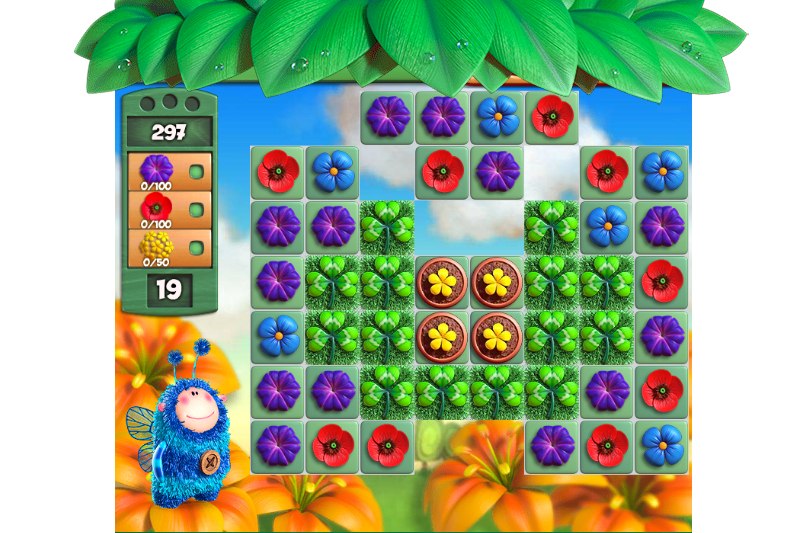Choose the blue flower tile in the top row

tap(496, 117)
